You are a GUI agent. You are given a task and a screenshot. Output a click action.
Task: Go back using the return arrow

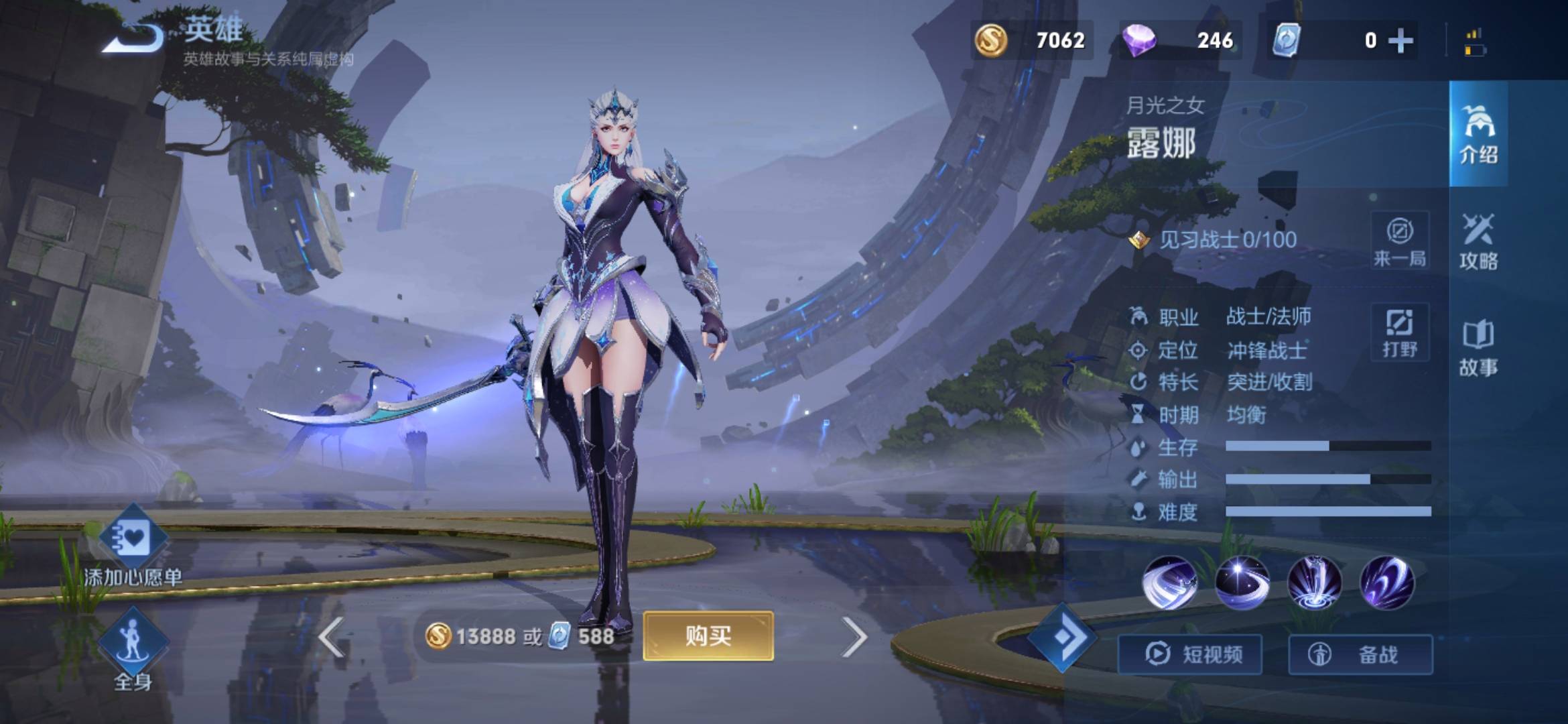(133, 38)
